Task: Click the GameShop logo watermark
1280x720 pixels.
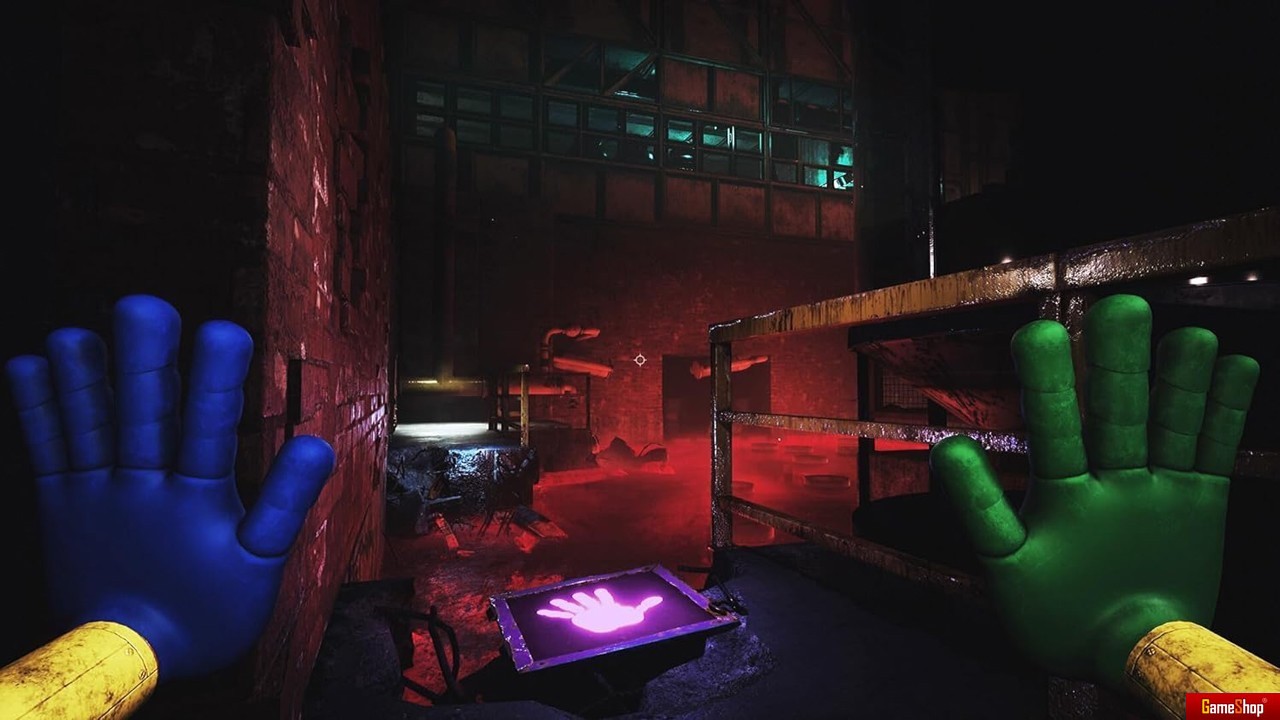Action: (x=1231, y=705)
